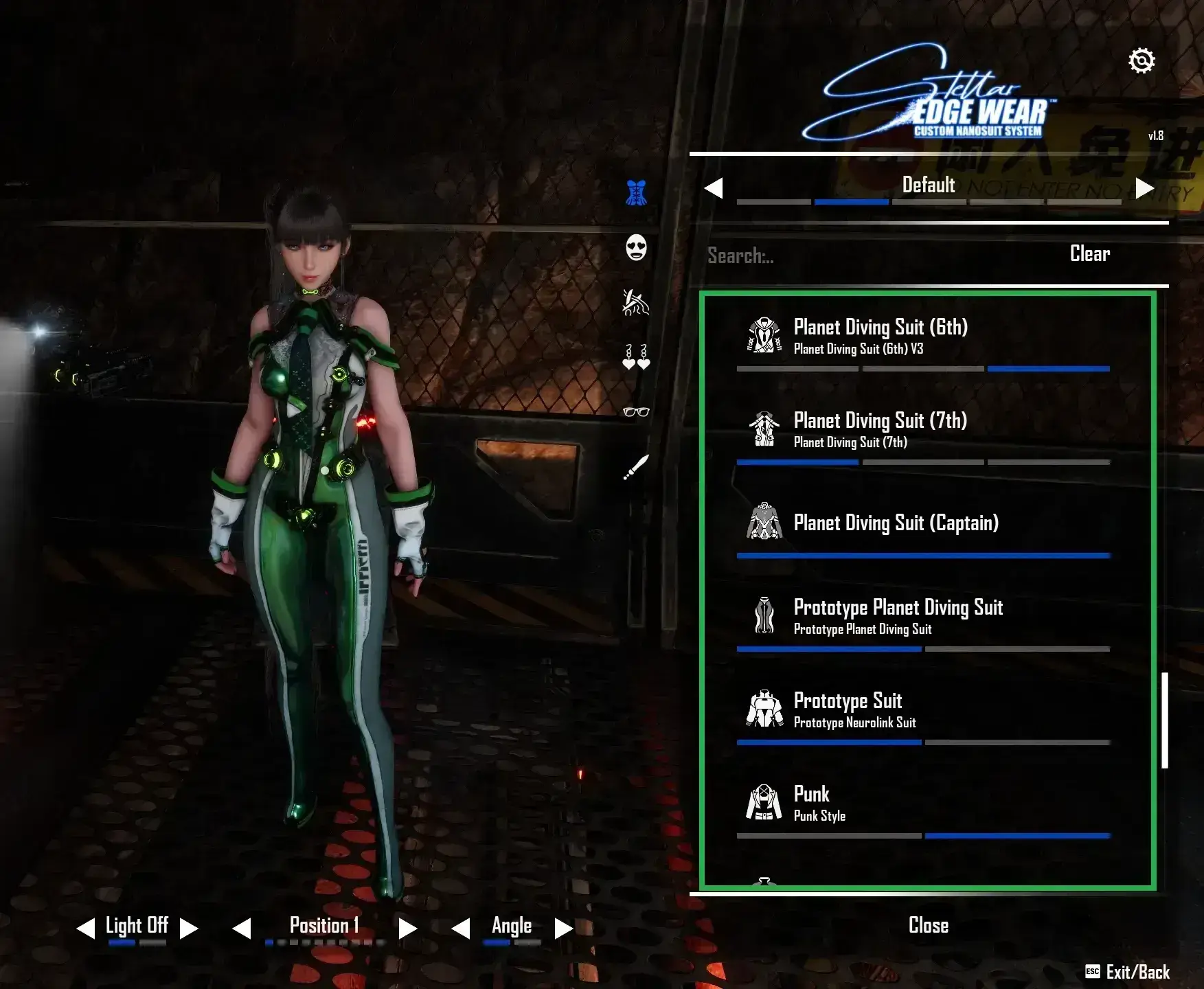Choose the heart earrings category
This screenshot has width=1204, height=989.
[635, 358]
